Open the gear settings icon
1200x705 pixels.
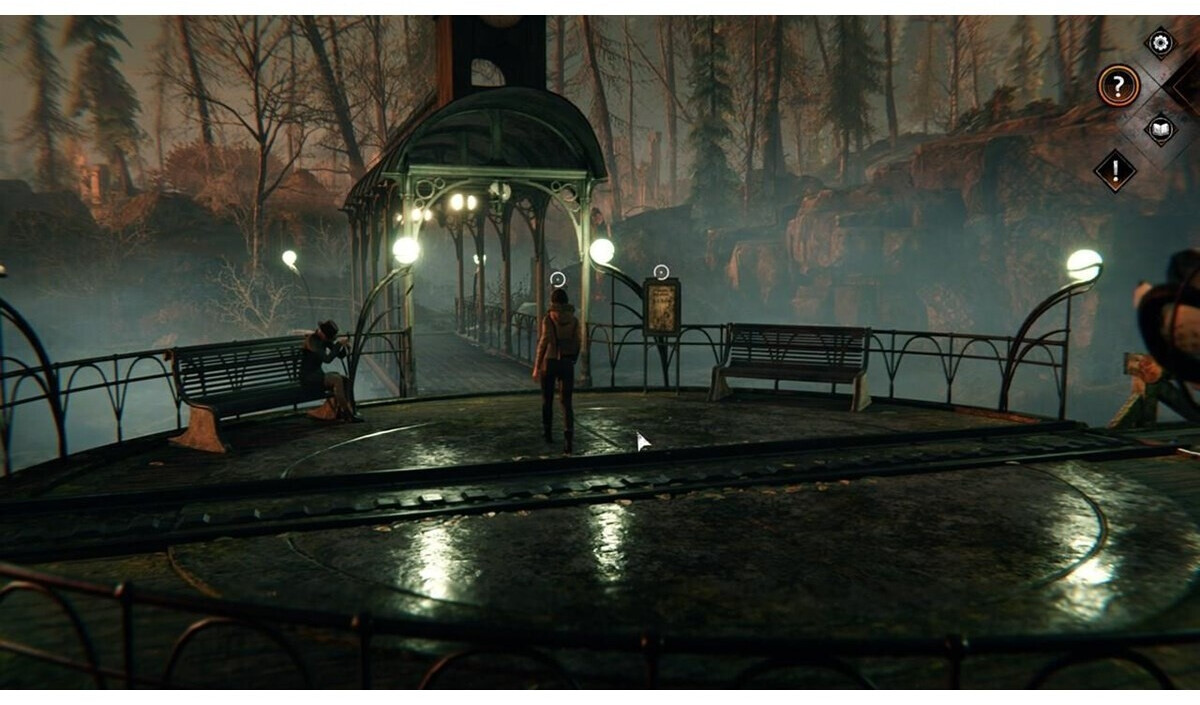(x=1160, y=42)
